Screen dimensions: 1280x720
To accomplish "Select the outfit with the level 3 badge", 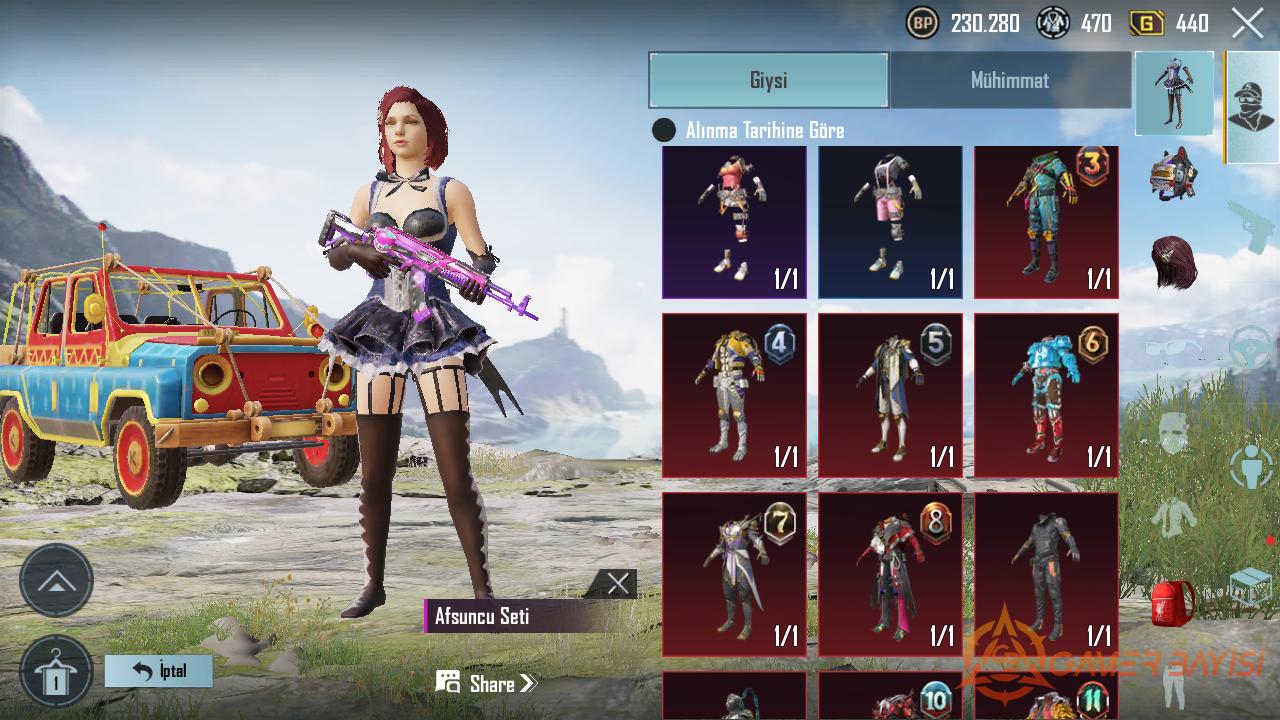I will 1046,222.
